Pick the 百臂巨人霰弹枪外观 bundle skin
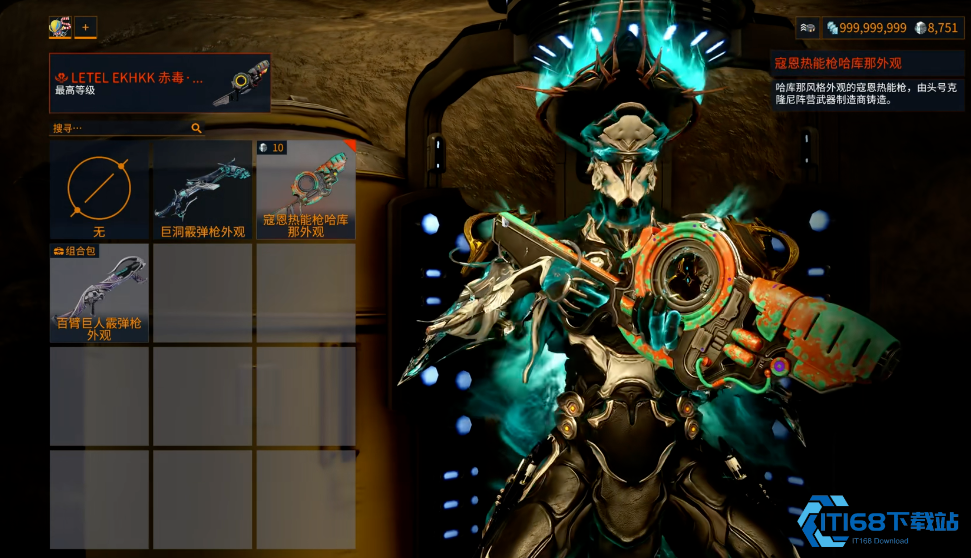 99,293
